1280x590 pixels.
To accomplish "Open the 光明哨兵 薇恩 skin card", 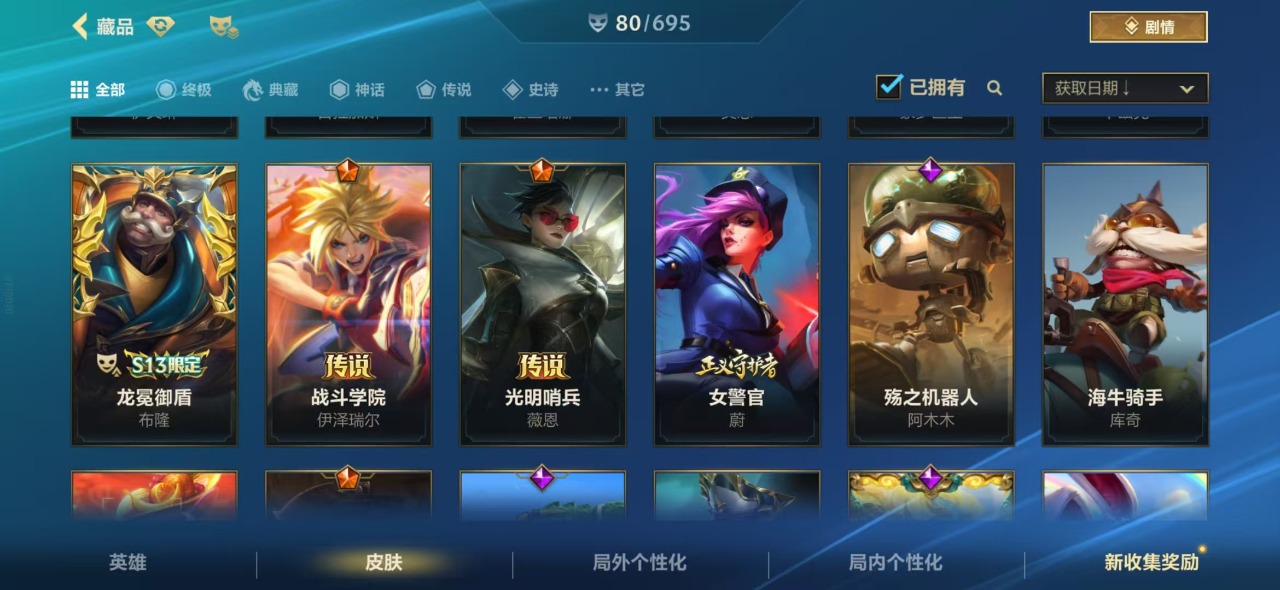I will click(x=542, y=304).
